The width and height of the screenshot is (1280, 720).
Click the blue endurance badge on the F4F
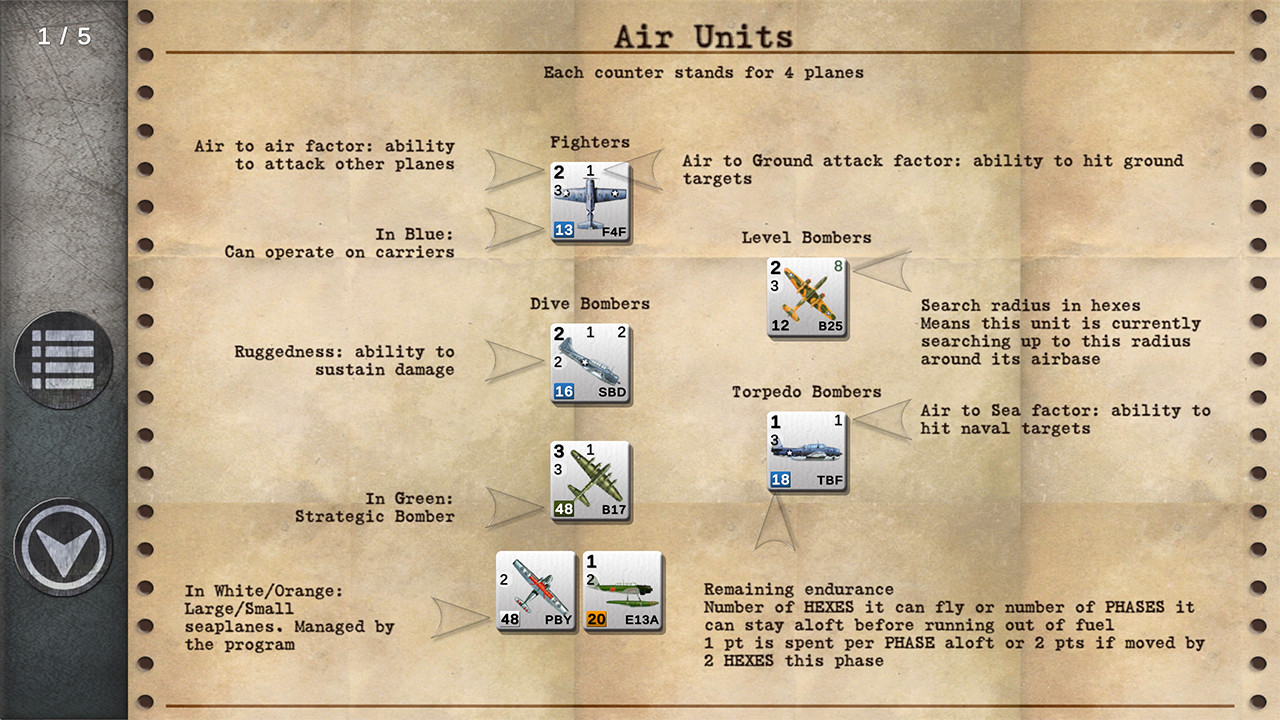pyautogui.click(x=565, y=227)
